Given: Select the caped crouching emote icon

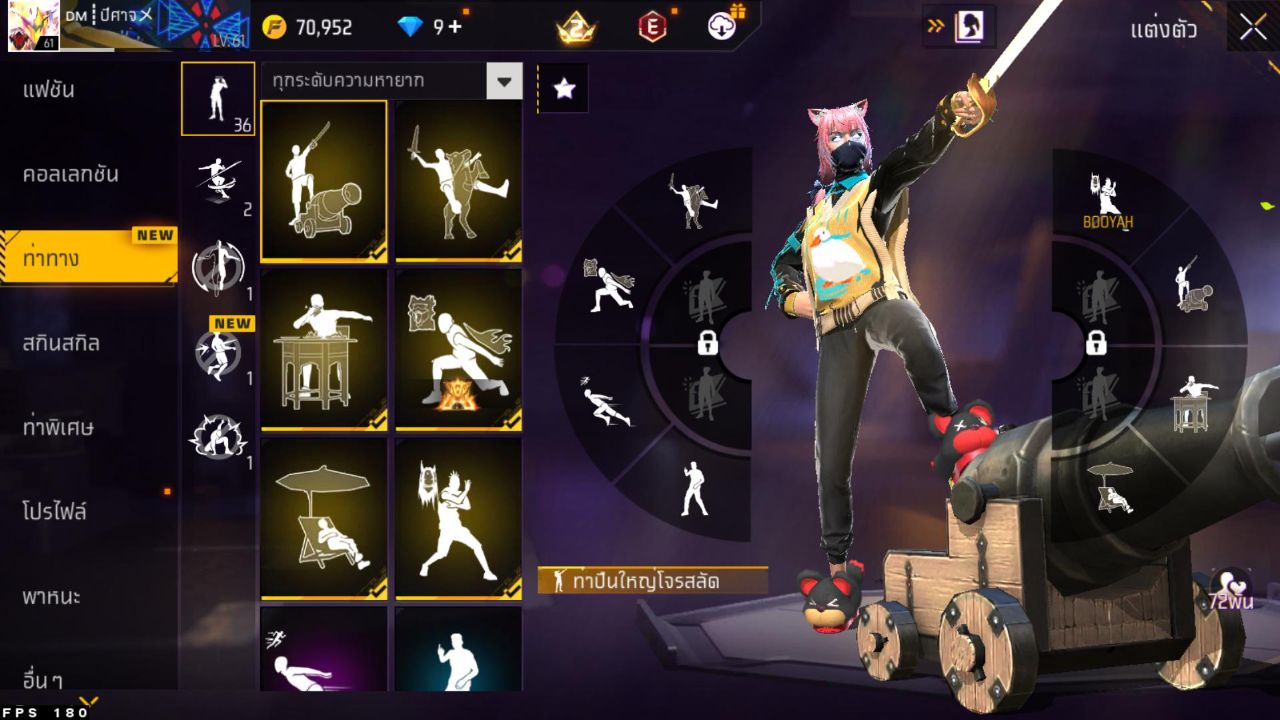Looking at the screenshot, I should point(458,350).
